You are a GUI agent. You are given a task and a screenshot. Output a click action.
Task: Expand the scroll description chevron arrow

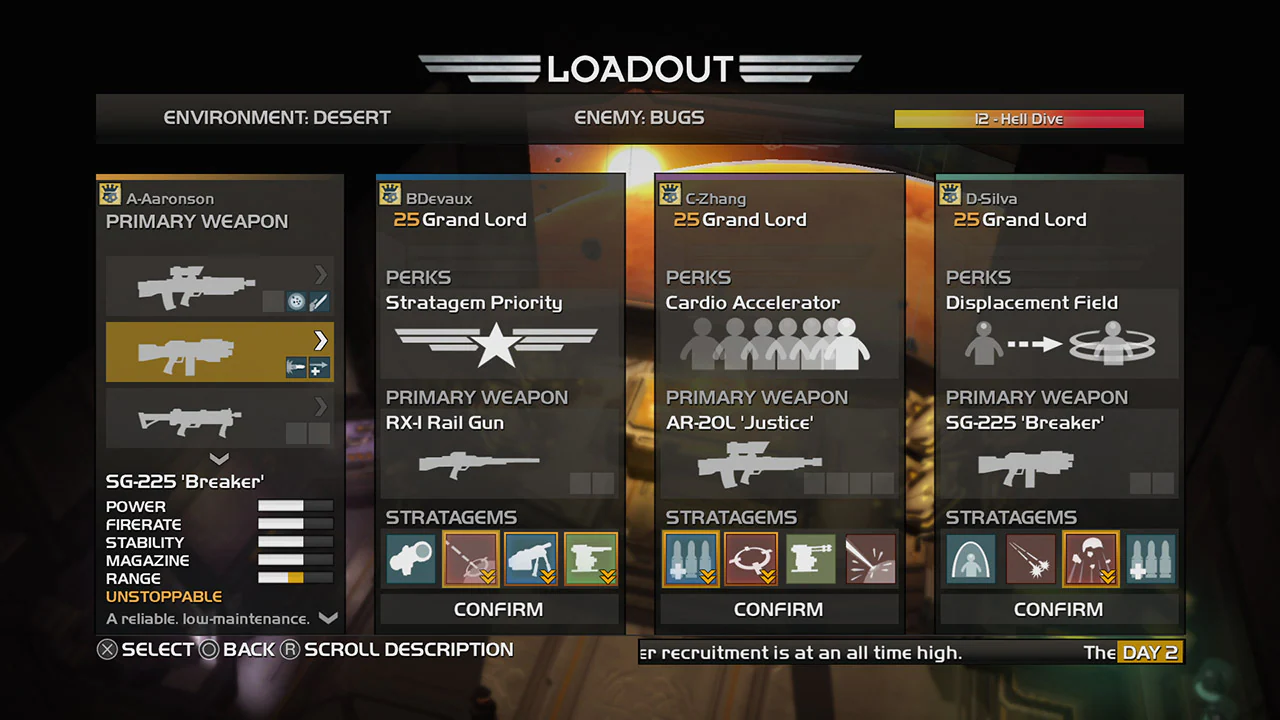pyautogui.click(x=329, y=618)
